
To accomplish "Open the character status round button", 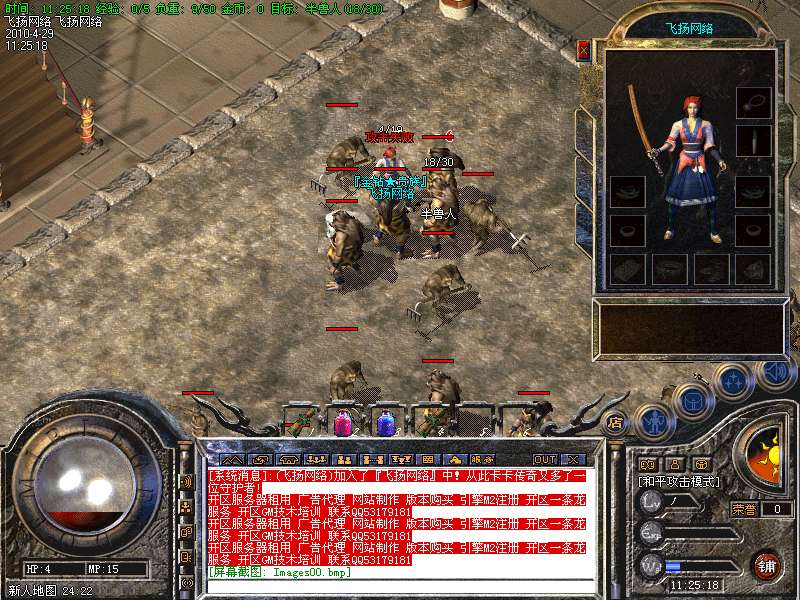I will [x=652, y=420].
